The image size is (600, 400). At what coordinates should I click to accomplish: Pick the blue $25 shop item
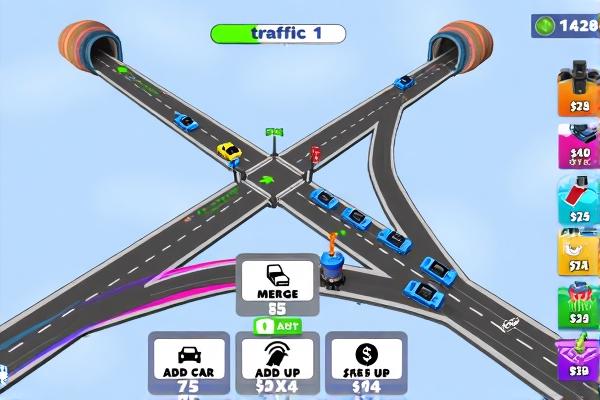tap(578, 199)
